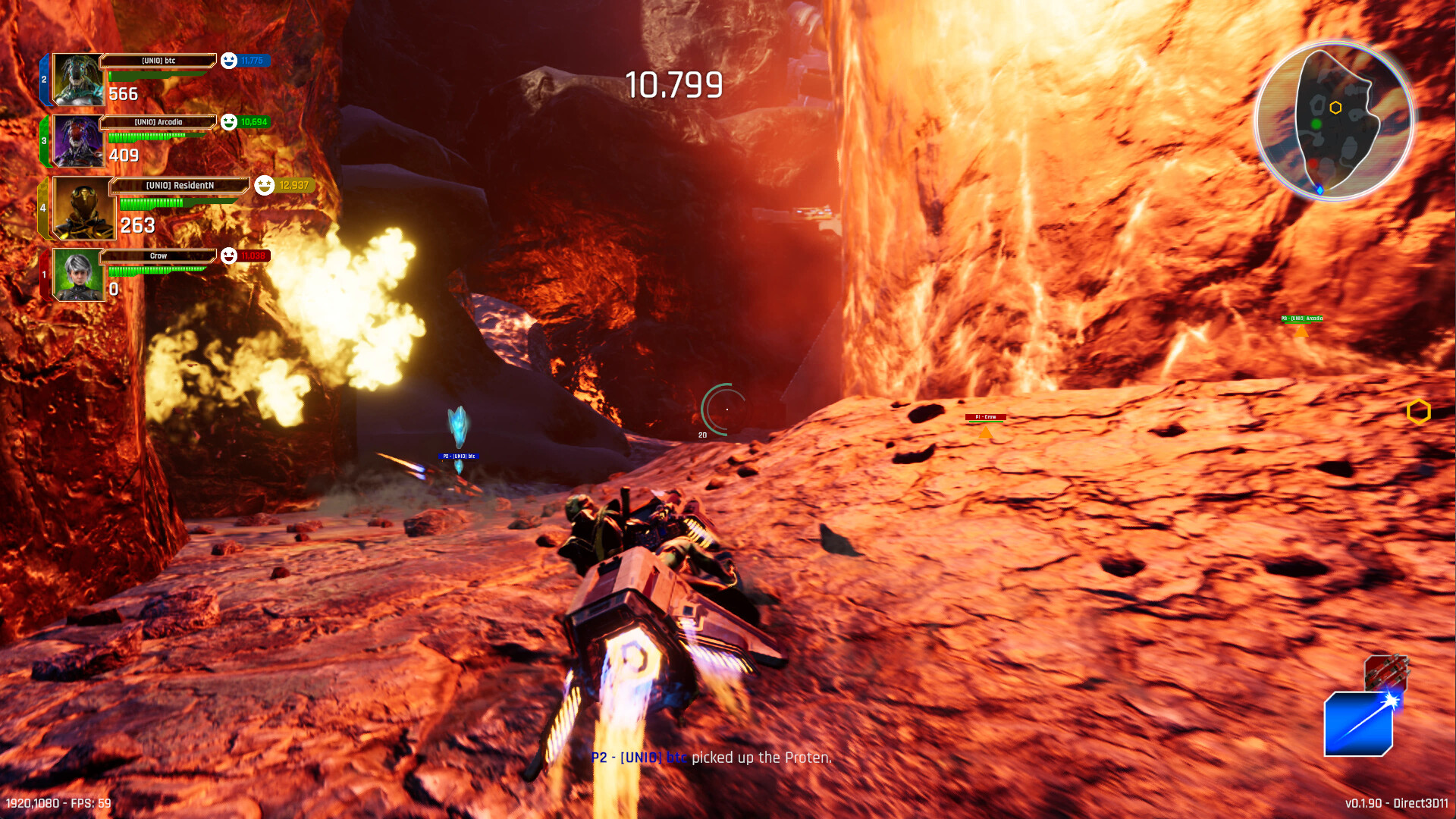Click the btc link in the pickup message
Screen dimensions: 1456x819
tap(677, 757)
